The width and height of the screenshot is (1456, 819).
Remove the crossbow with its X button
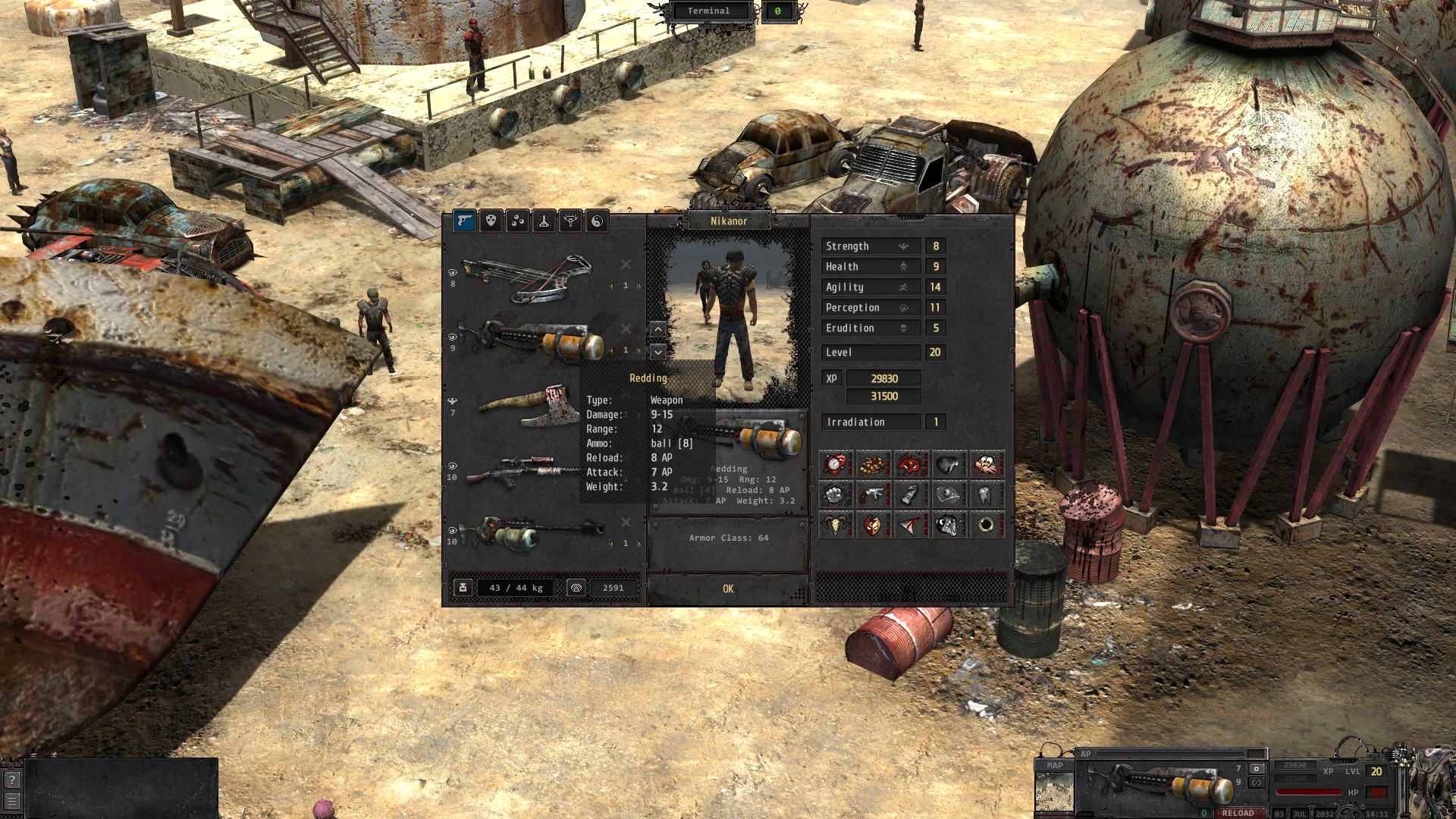tap(626, 264)
